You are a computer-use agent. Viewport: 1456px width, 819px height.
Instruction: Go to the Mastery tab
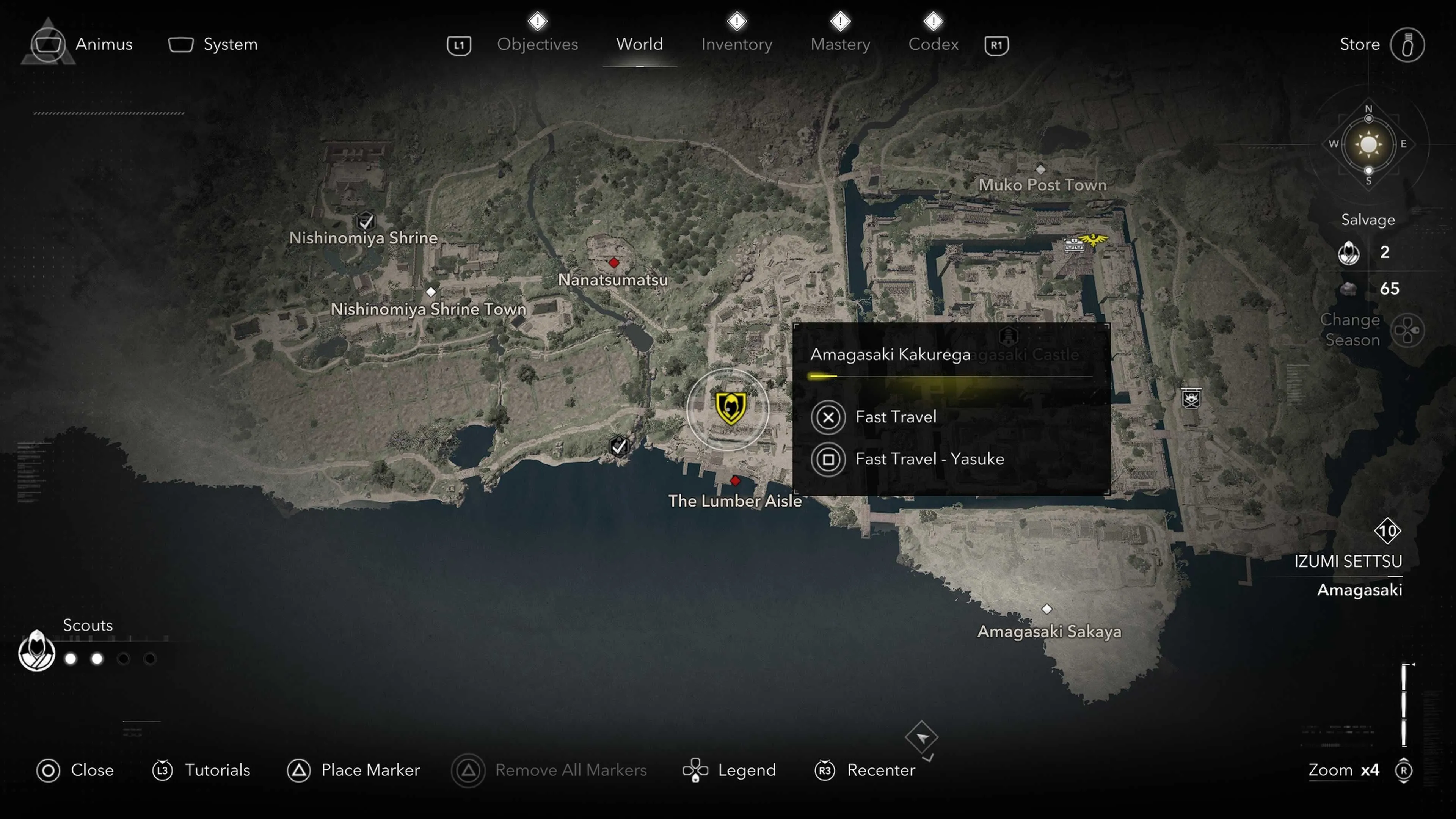click(x=840, y=44)
